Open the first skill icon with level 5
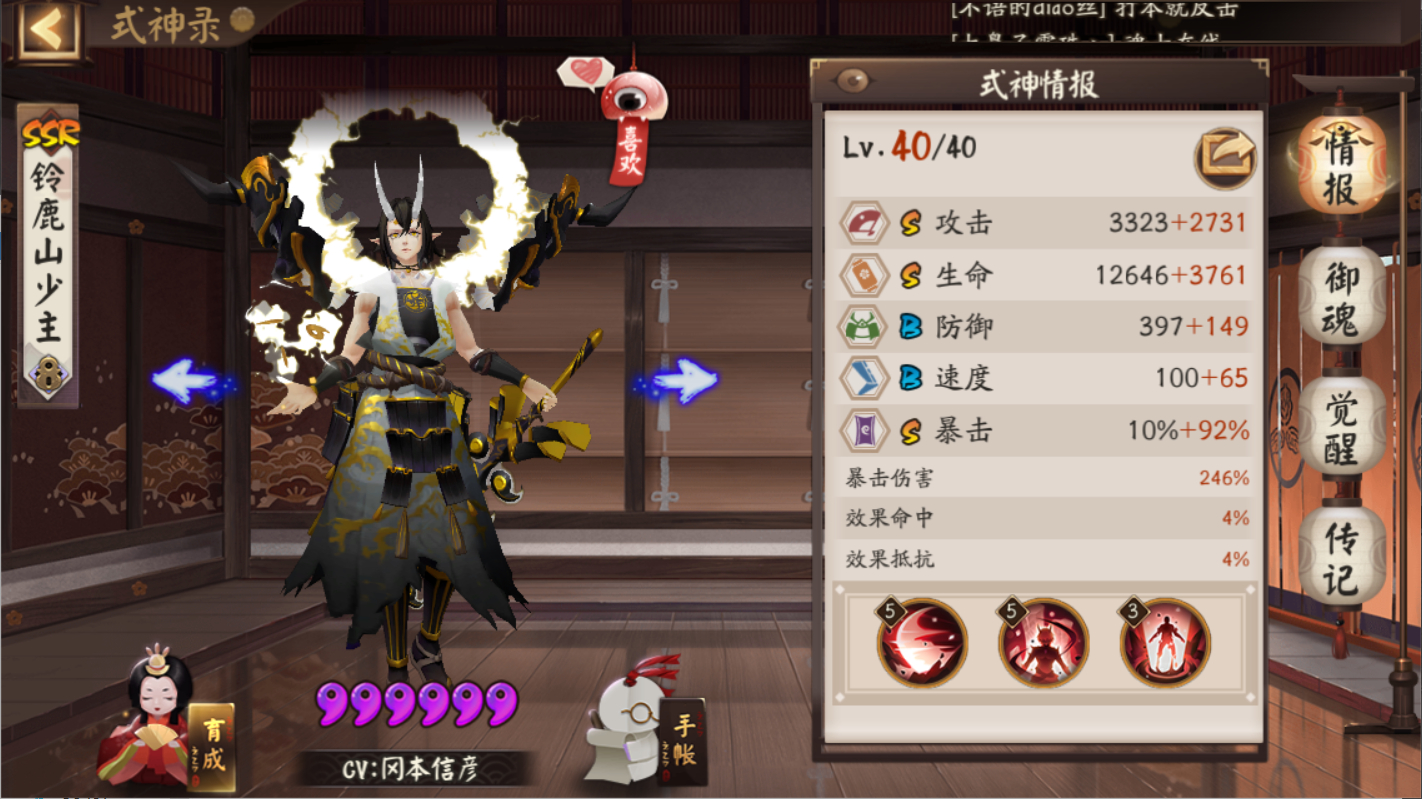 click(921, 643)
